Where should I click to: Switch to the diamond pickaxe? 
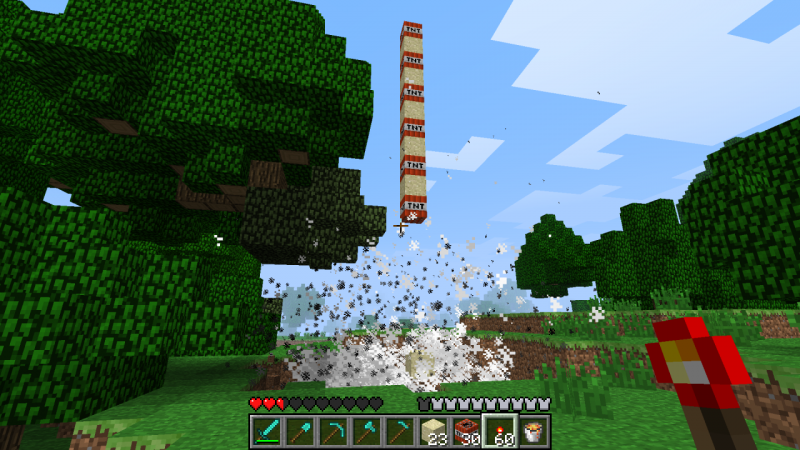[x=332, y=431]
